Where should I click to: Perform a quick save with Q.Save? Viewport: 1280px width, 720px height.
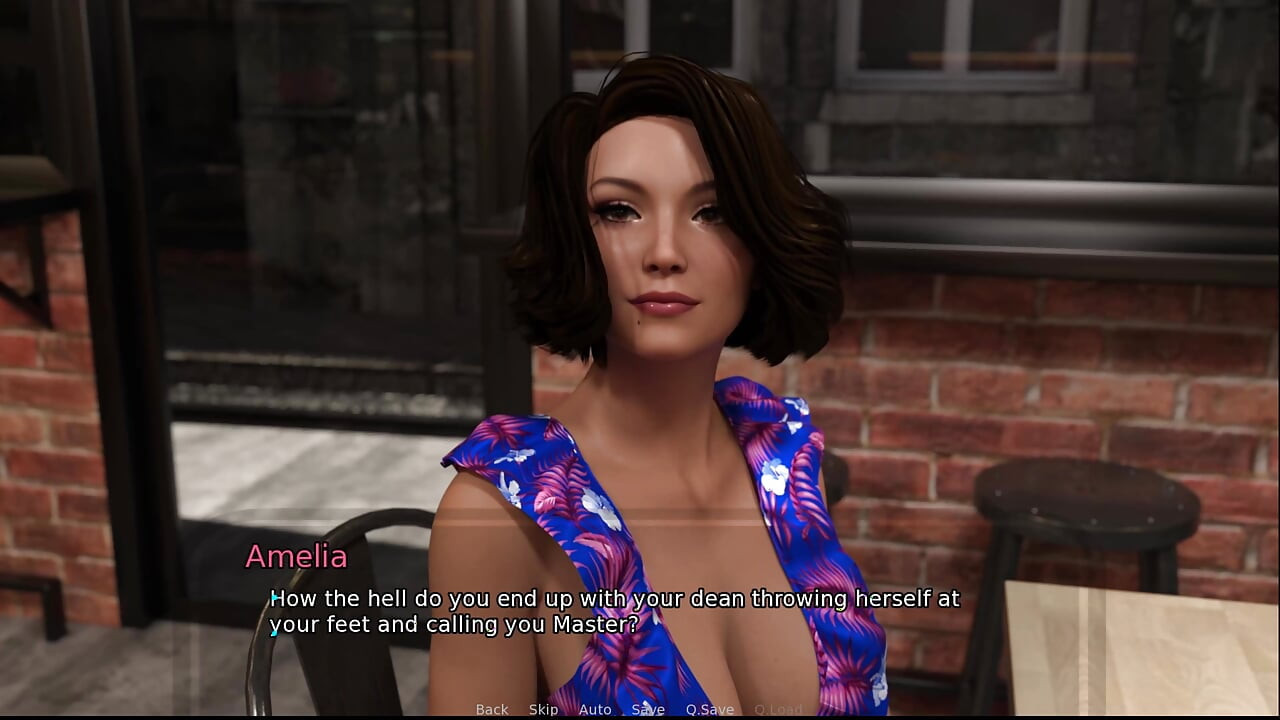[x=709, y=709]
